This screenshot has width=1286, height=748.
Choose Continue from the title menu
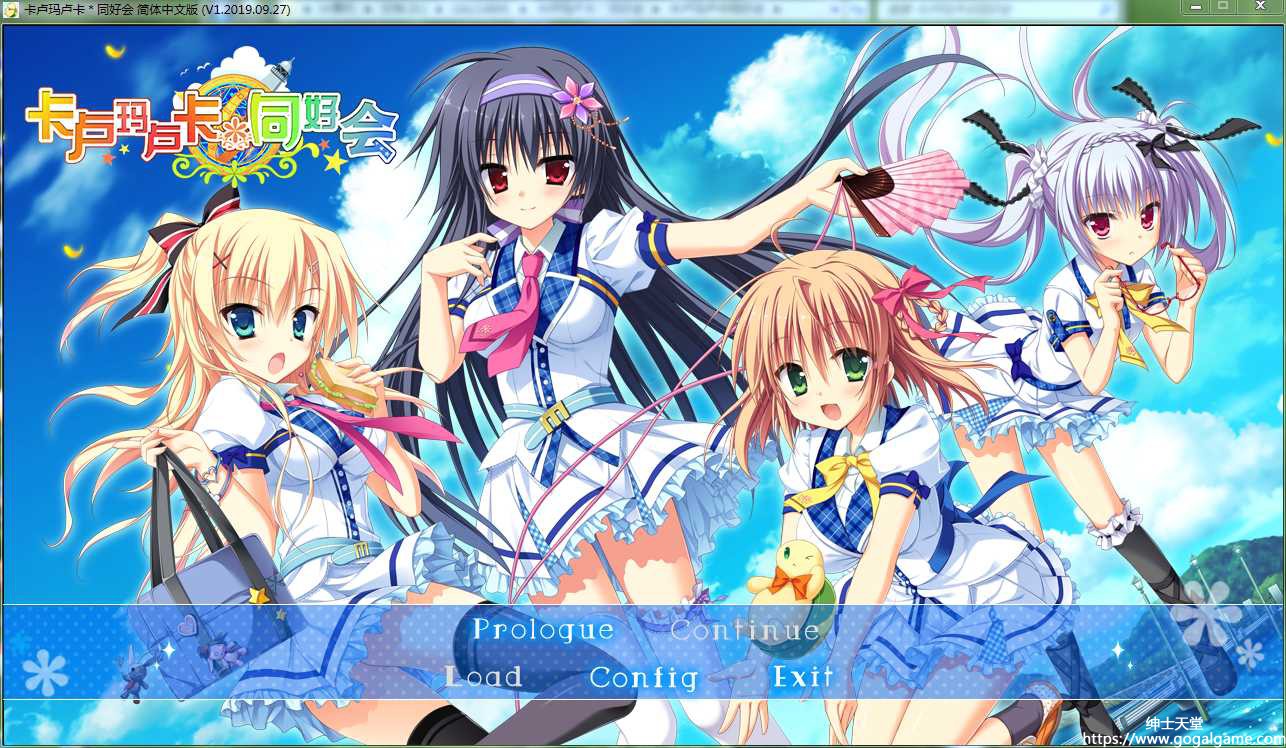pyautogui.click(x=745, y=630)
